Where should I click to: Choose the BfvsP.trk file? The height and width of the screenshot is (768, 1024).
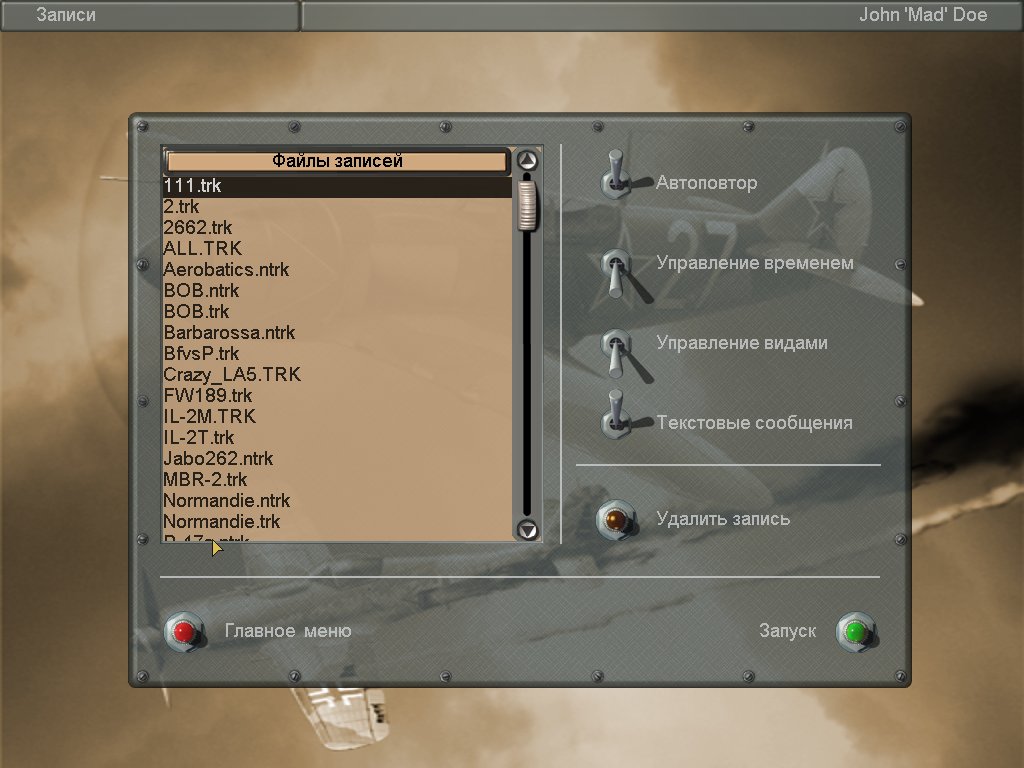pyautogui.click(x=201, y=354)
